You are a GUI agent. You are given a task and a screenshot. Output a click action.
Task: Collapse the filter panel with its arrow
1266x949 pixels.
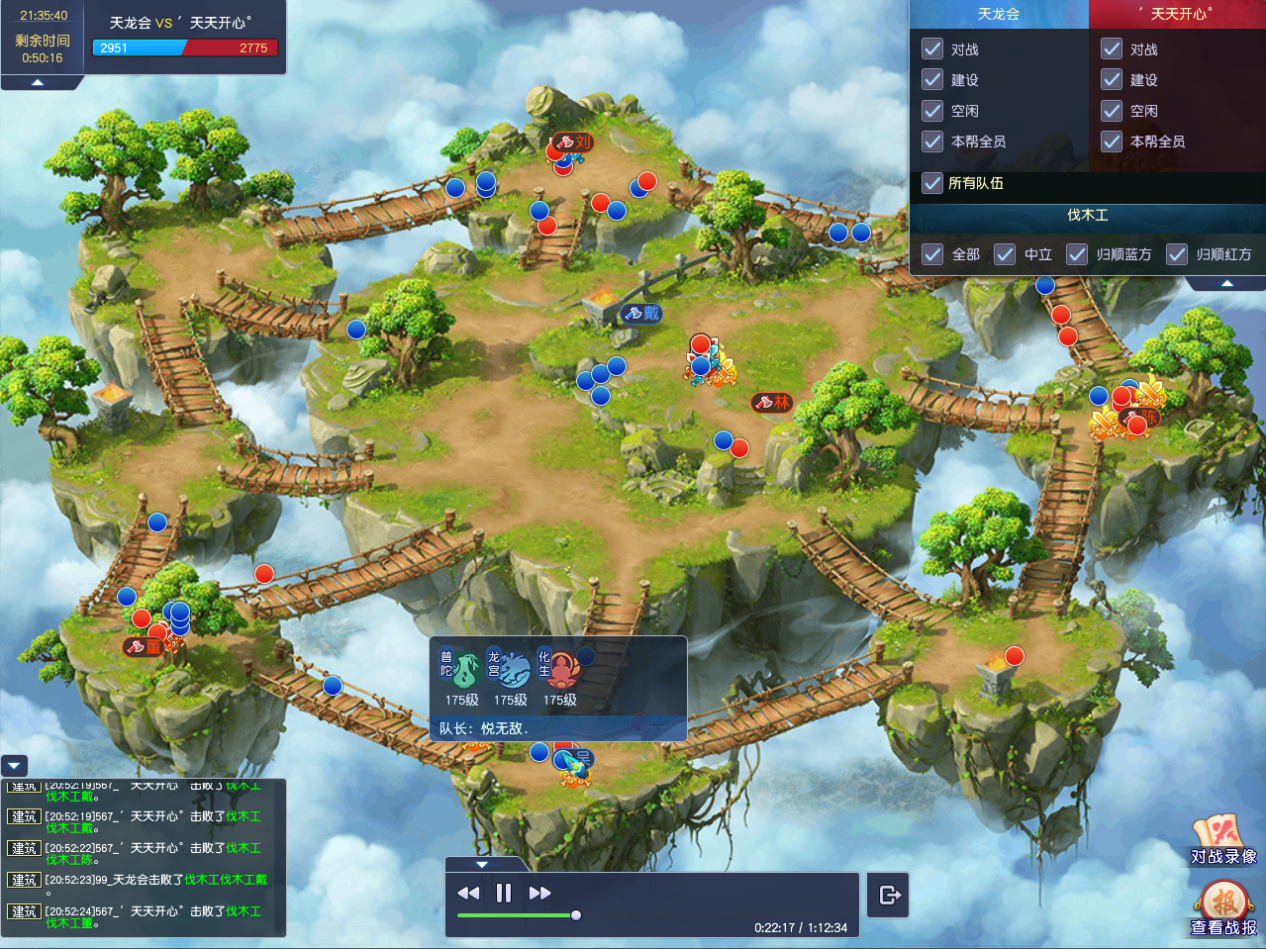[x=1226, y=283]
